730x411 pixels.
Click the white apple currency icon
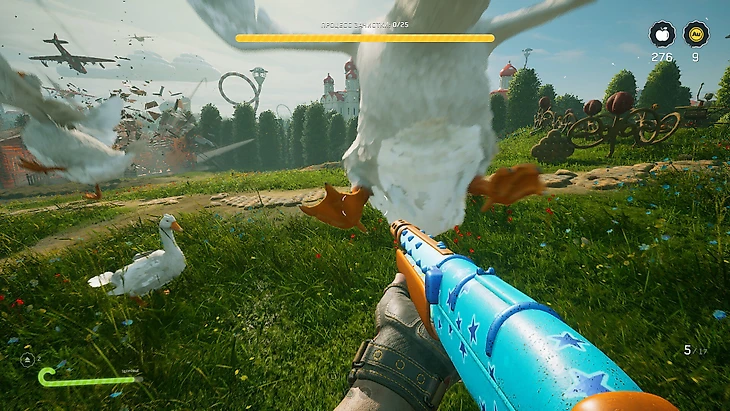pyautogui.click(x=661, y=34)
